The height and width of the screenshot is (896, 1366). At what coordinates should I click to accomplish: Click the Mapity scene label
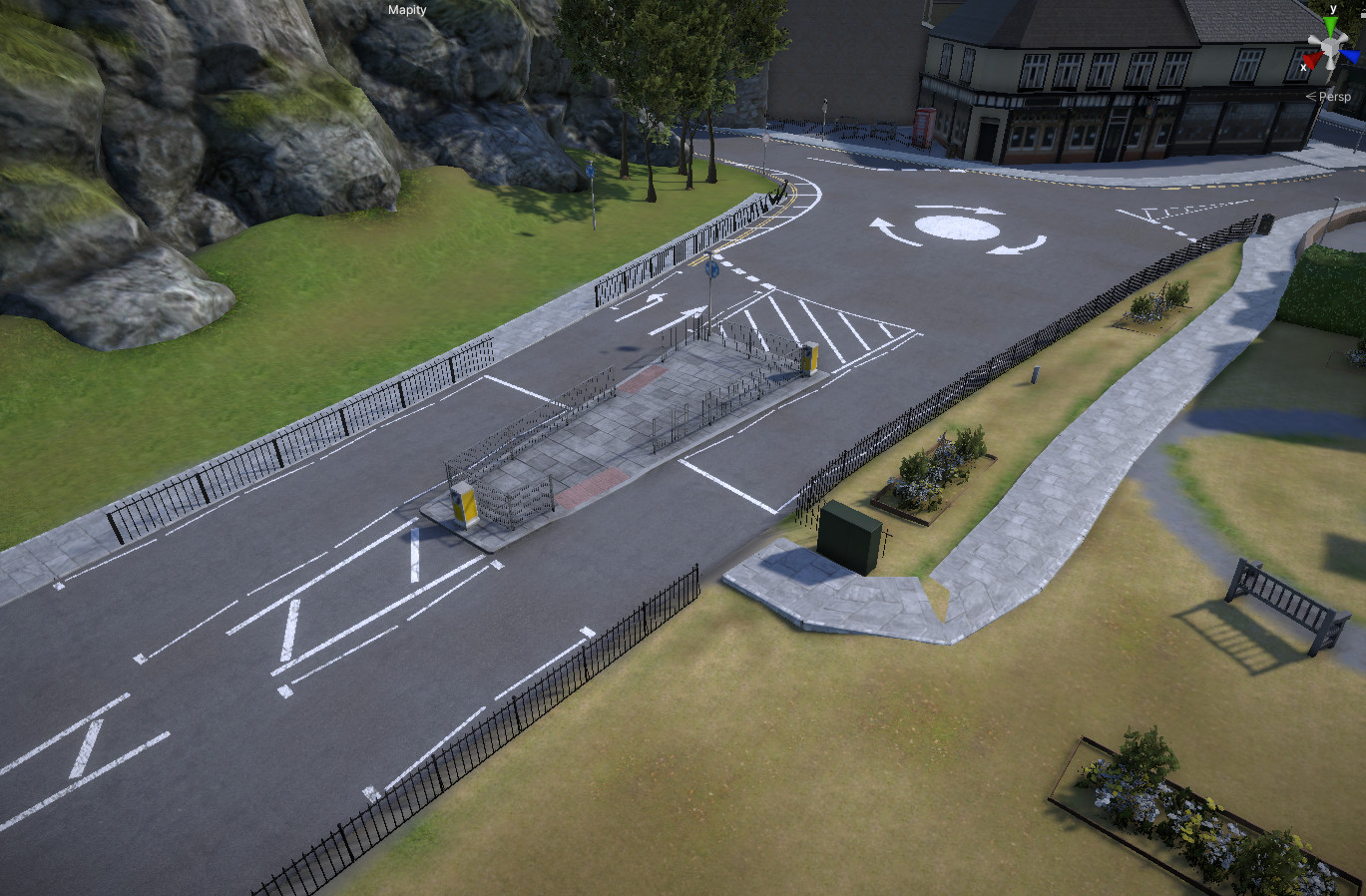[x=406, y=9]
